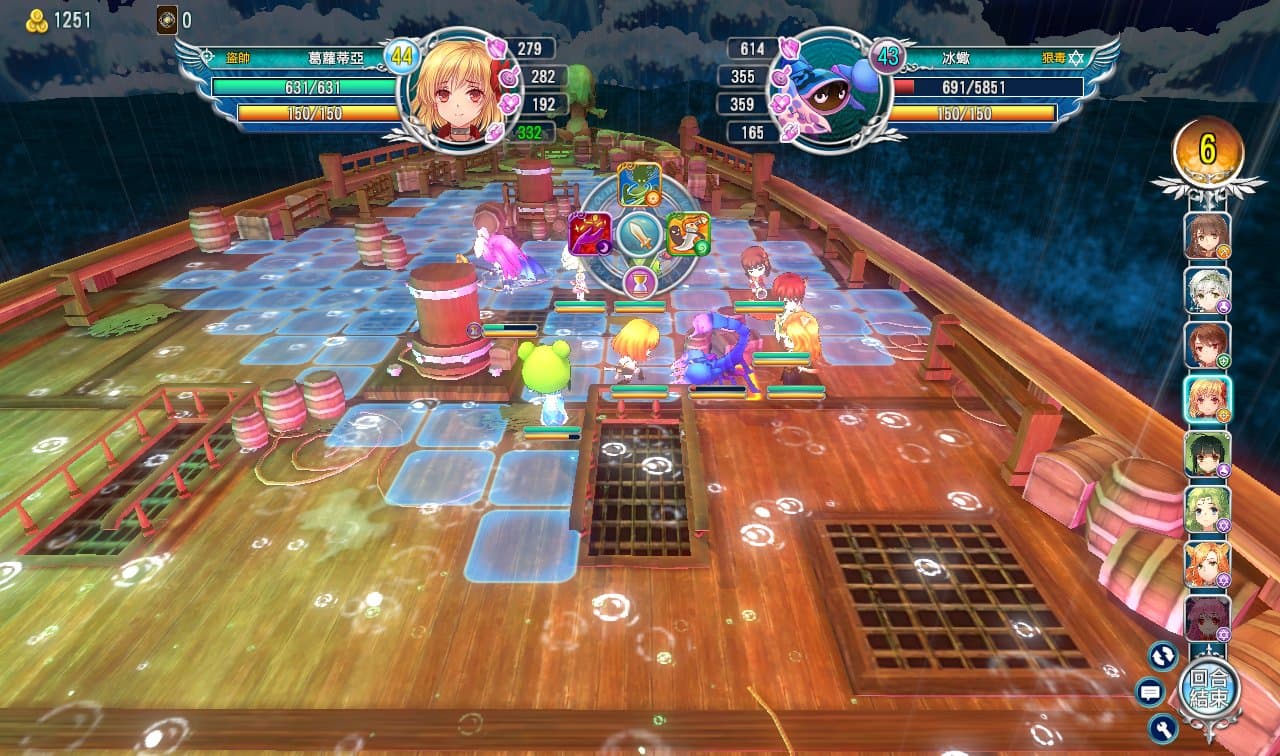
Task: Pick the silver-haired character in turn order
Action: 1207,291
